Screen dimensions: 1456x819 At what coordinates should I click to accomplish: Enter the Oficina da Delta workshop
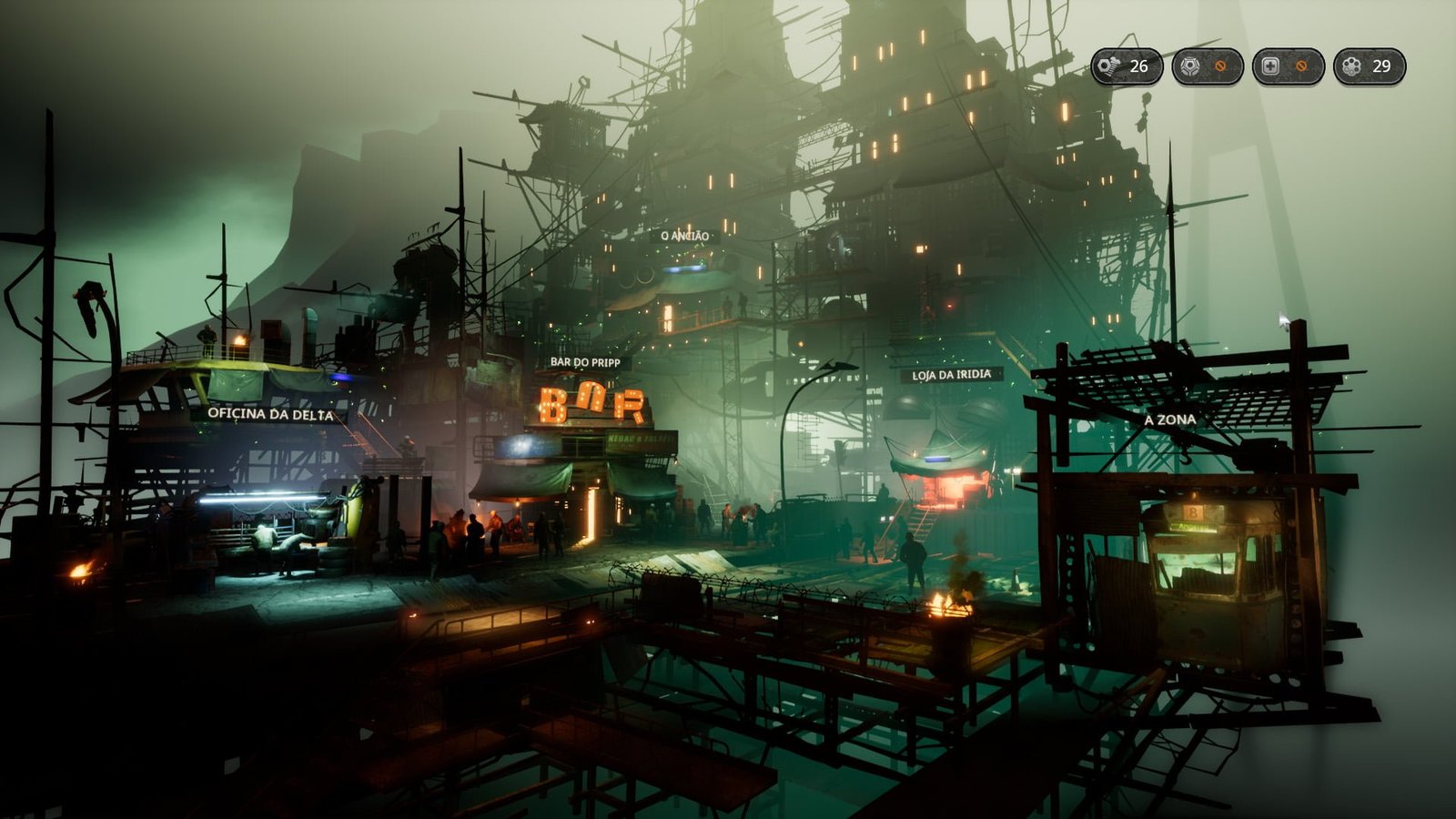tap(270, 414)
